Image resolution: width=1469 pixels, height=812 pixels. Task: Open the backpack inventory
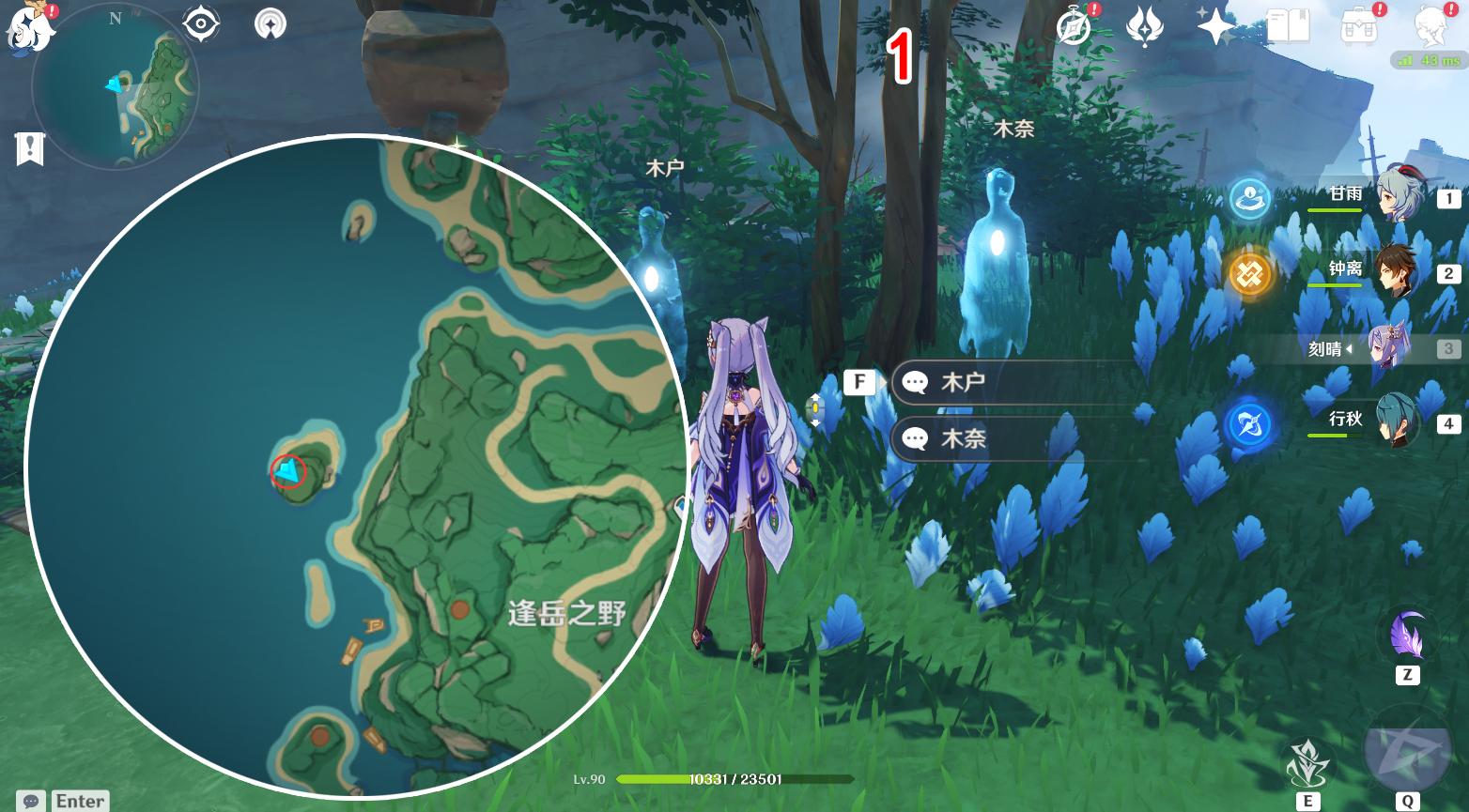(x=1358, y=26)
